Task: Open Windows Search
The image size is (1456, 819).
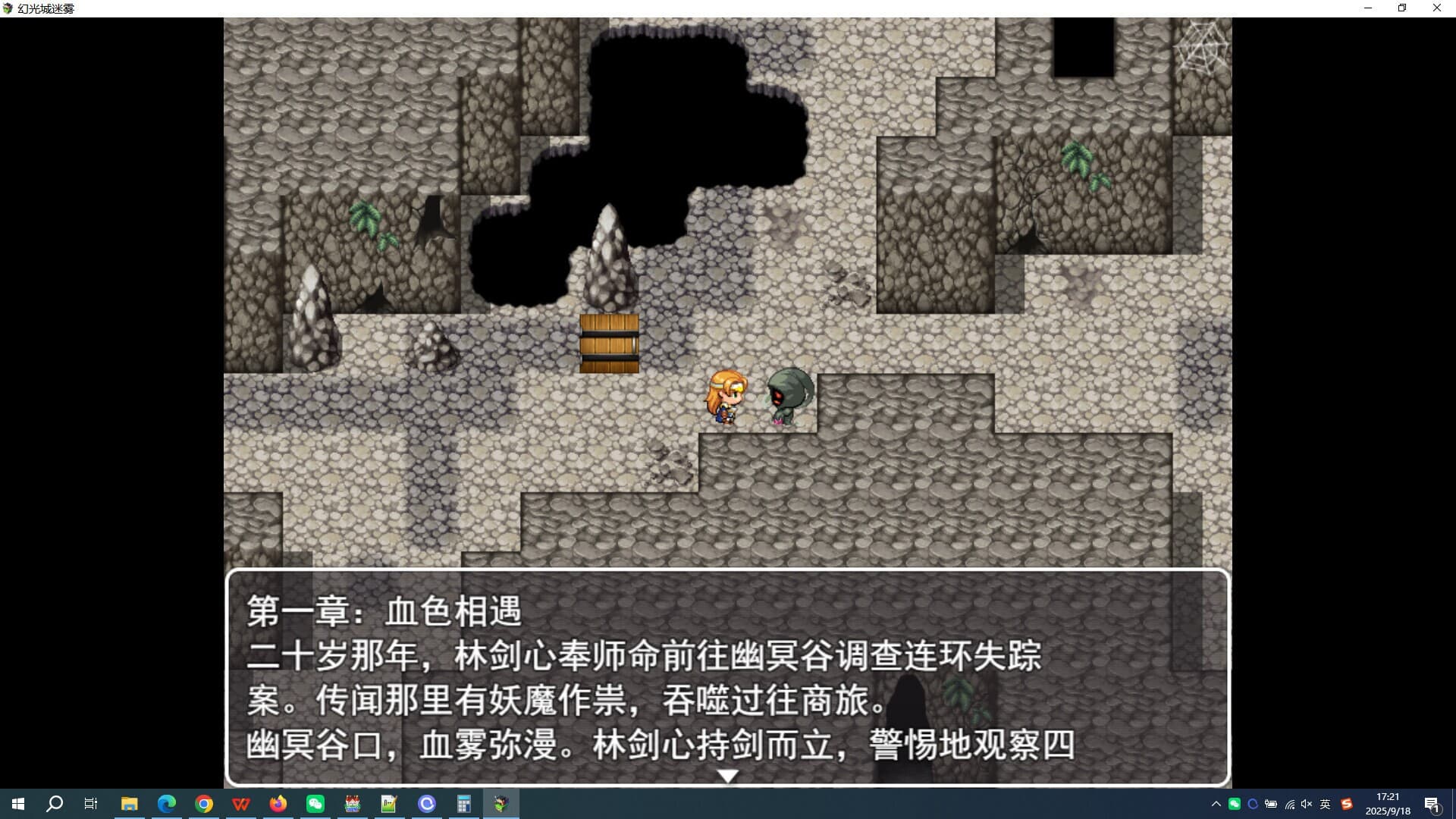Action: tap(53, 804)
